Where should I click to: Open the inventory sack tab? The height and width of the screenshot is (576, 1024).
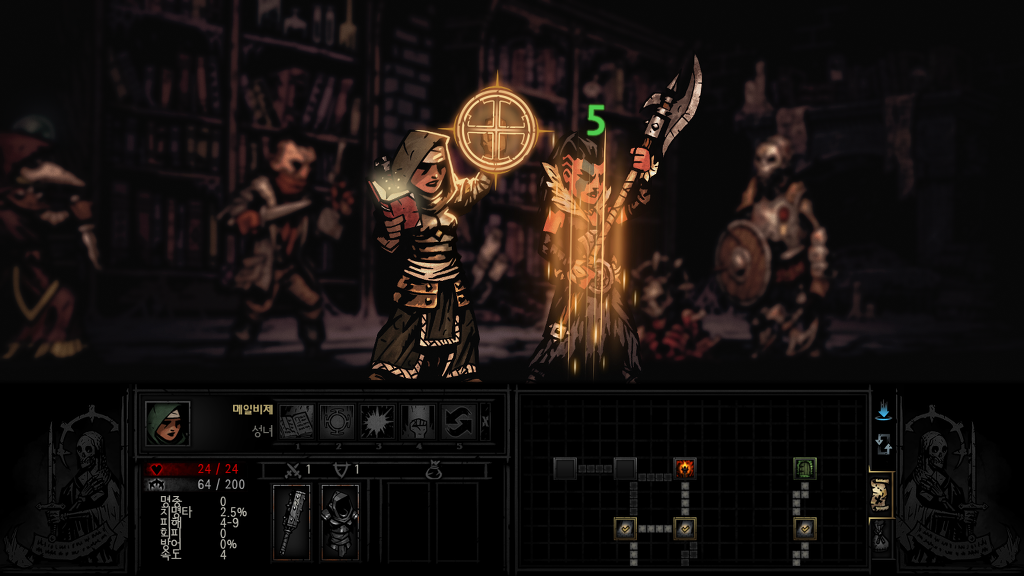coord(881,536)
